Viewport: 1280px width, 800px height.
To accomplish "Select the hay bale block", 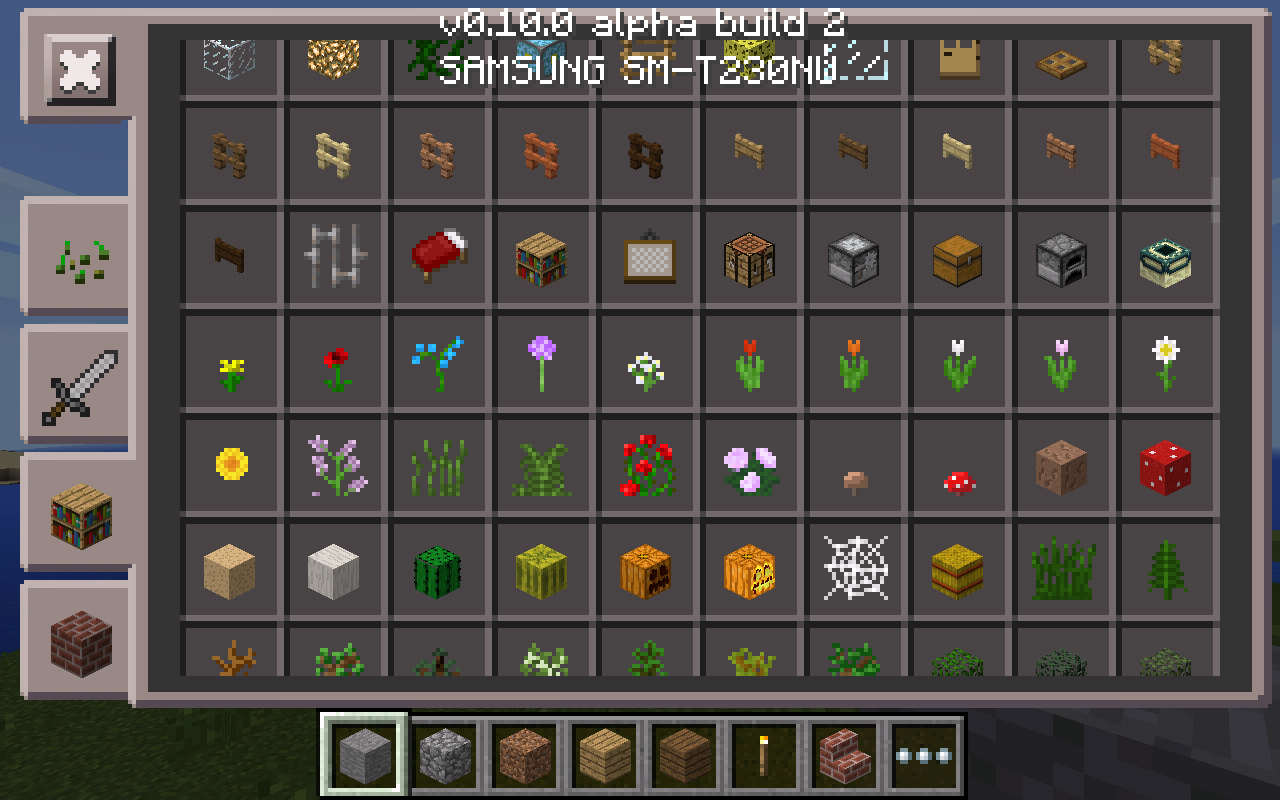I will (x=959, y=570).
